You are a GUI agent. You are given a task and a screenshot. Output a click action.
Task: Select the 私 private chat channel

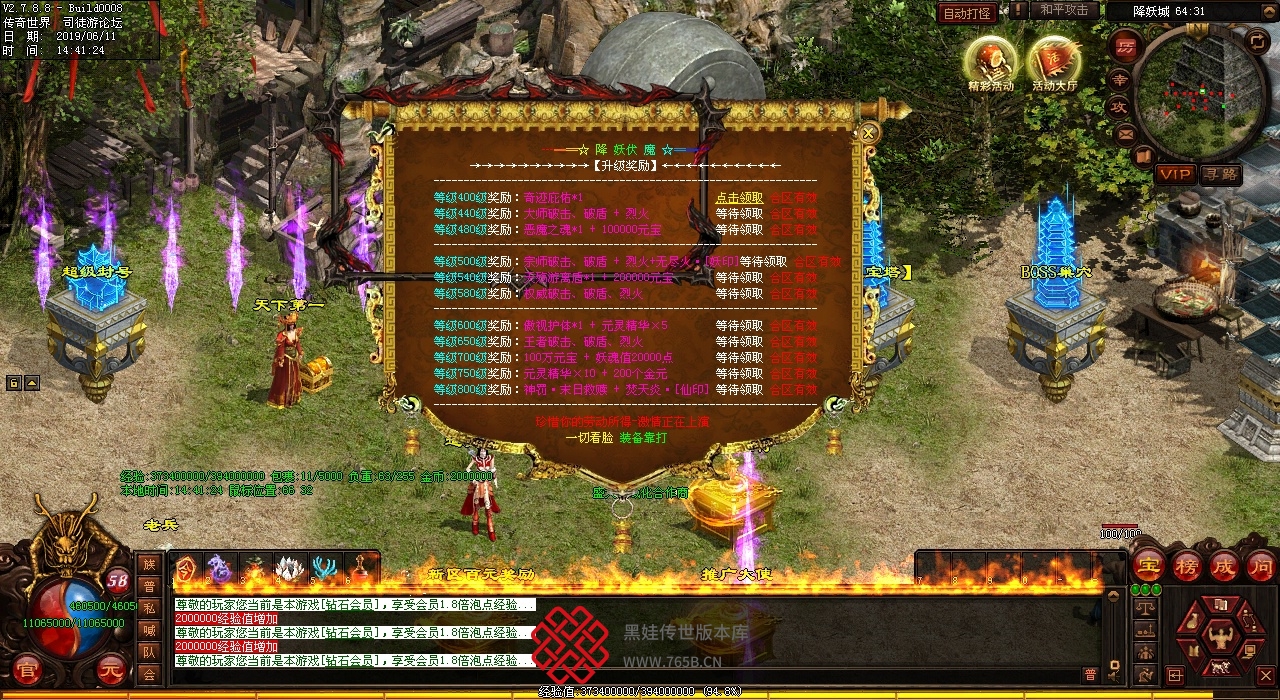point(149,608)
